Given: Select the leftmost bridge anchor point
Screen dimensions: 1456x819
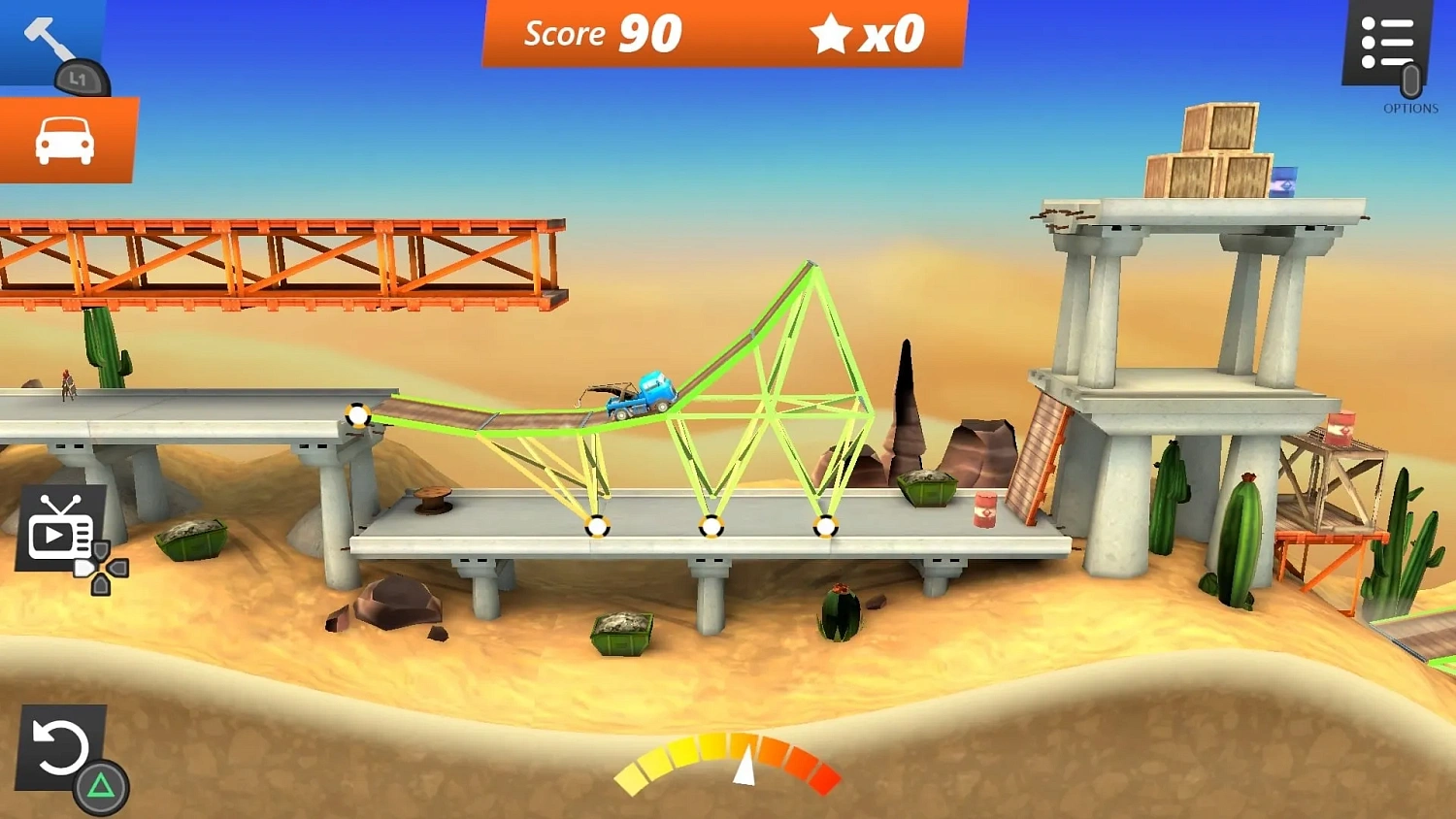Looking at the screenshot, I should [359, 415].
